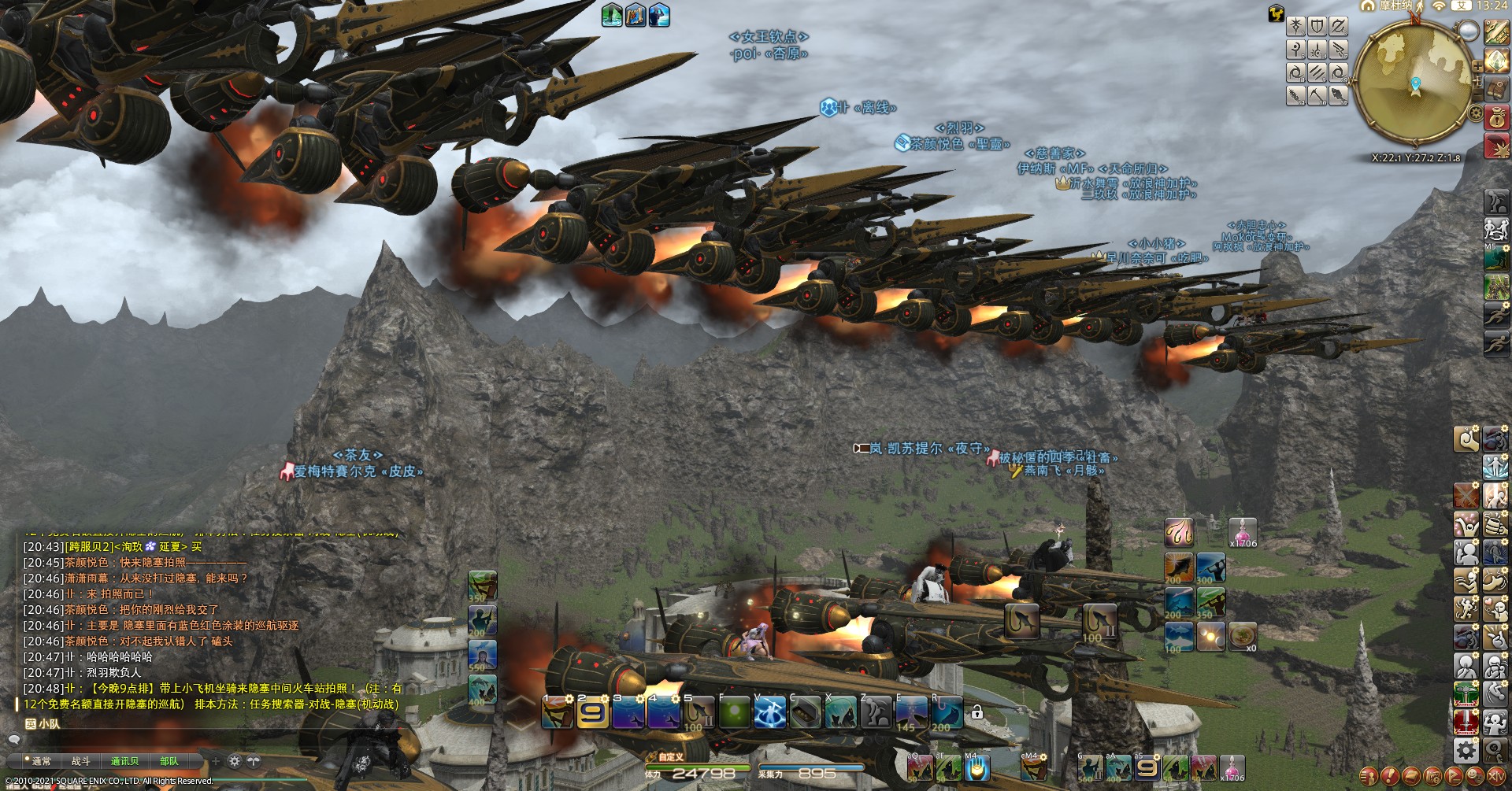
Task: Activate the fish hook II action
Action: pyautogui.click(x=1099, y=622)
